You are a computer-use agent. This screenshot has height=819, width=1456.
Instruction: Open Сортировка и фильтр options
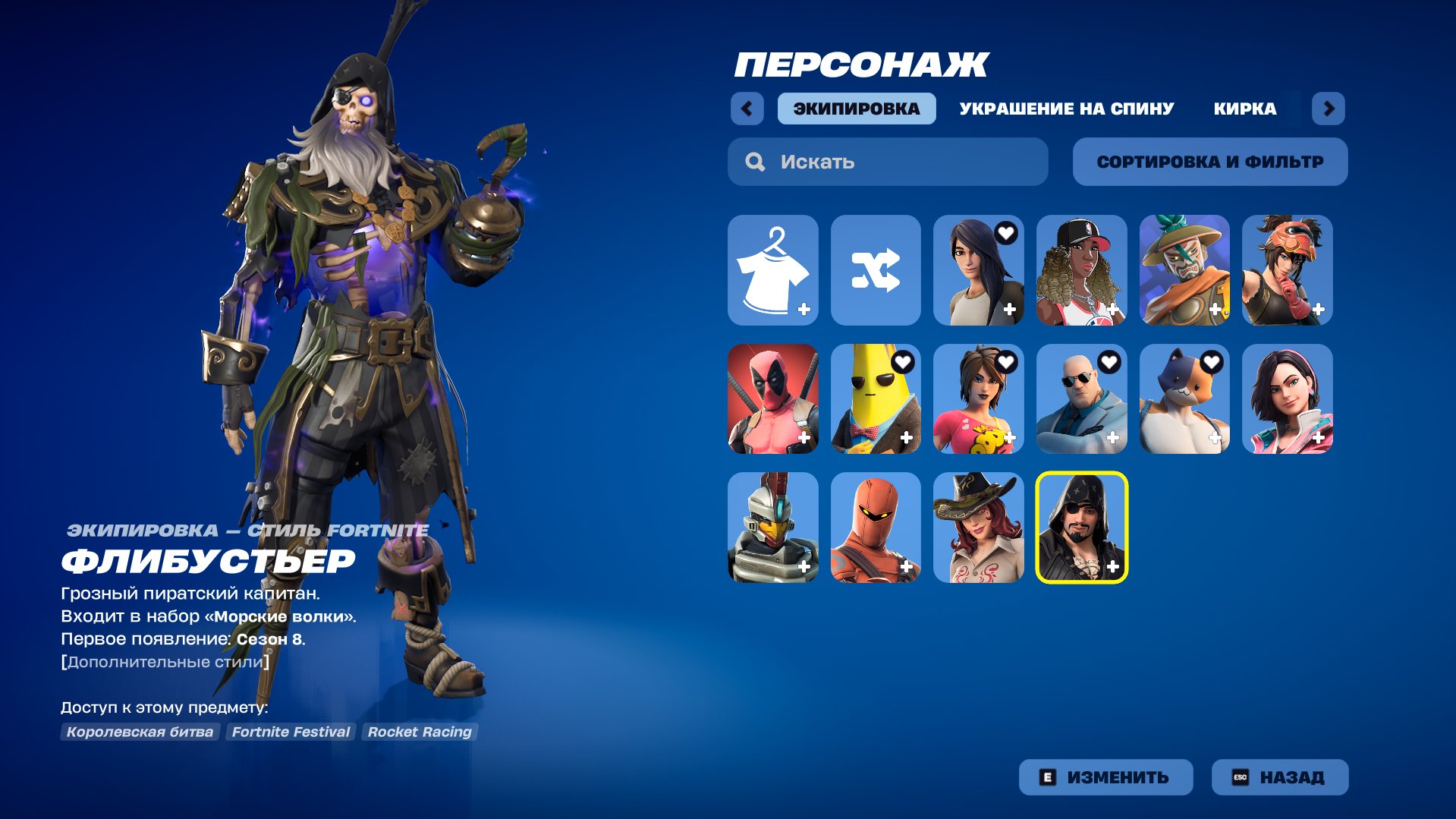[x=1209, y=161]
